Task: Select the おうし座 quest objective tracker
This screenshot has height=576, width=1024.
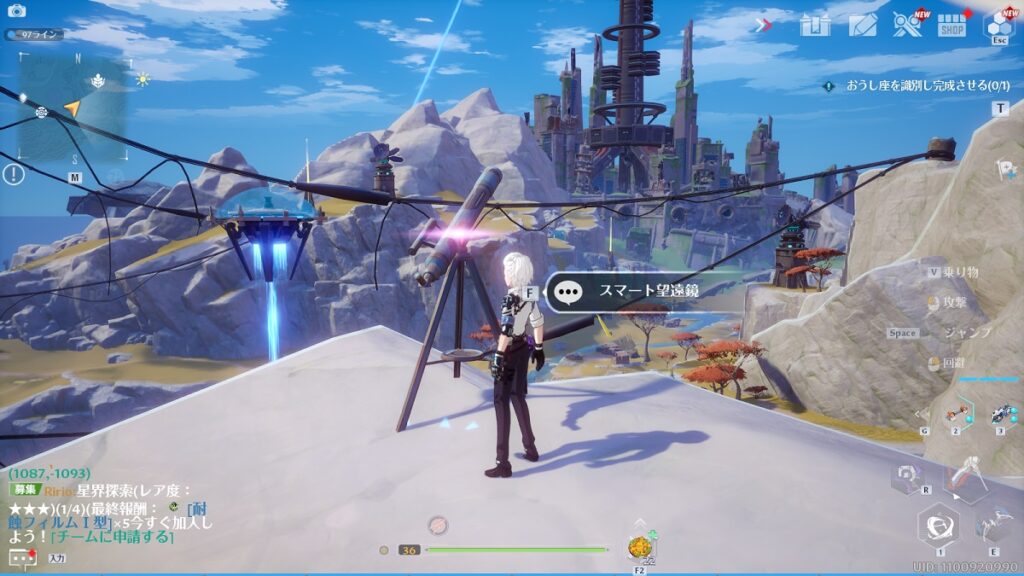Action: tap(915, 86)
